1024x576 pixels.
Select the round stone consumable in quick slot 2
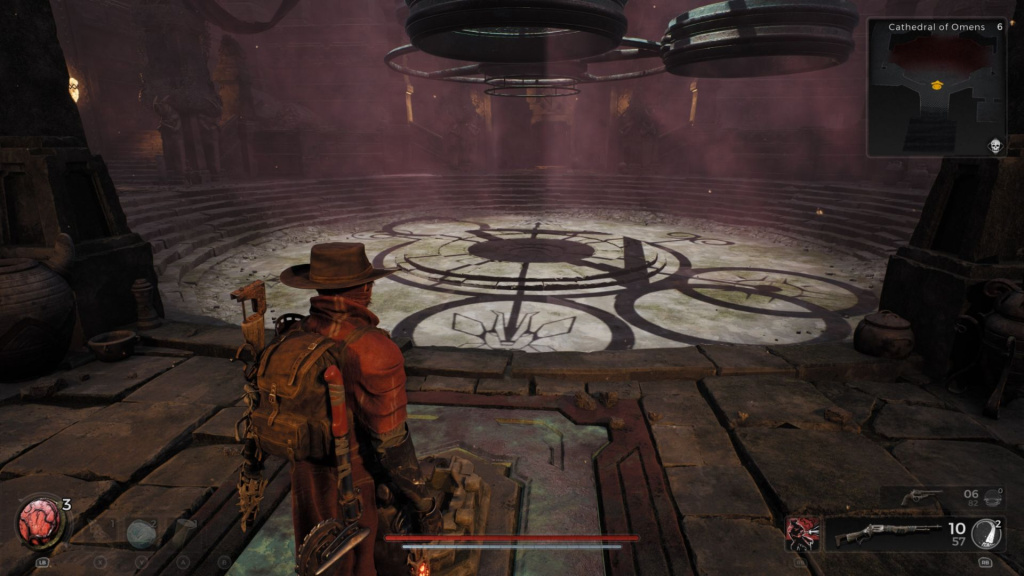(141, 532)
